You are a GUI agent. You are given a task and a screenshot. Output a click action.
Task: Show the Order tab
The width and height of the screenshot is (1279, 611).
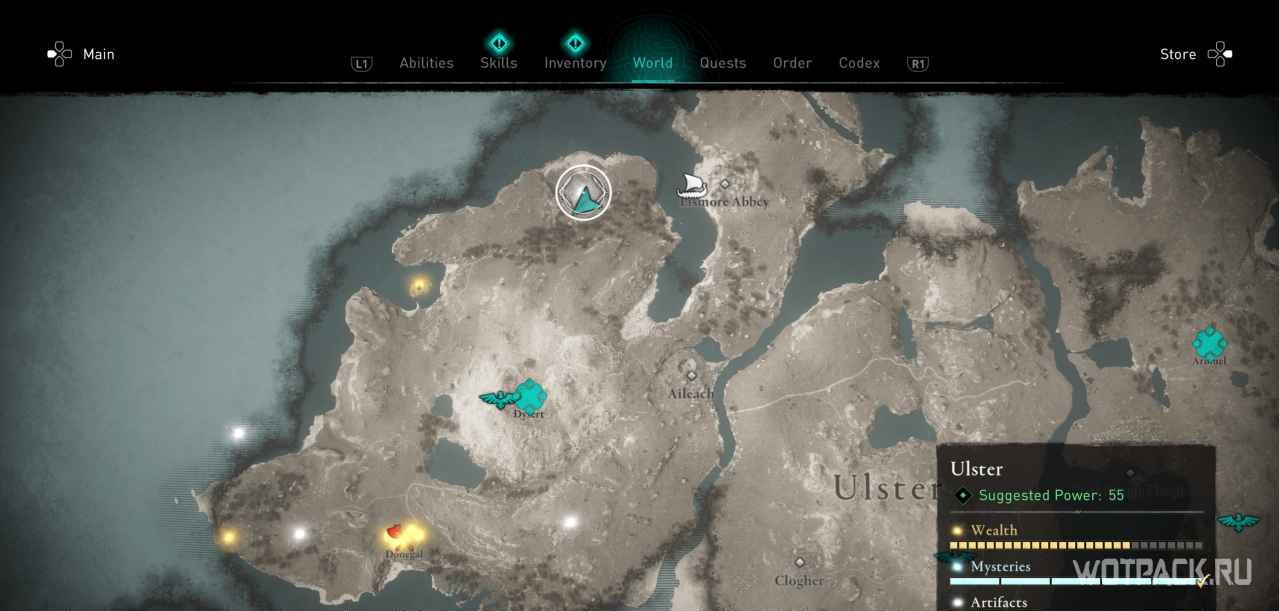tap(792, 63)
